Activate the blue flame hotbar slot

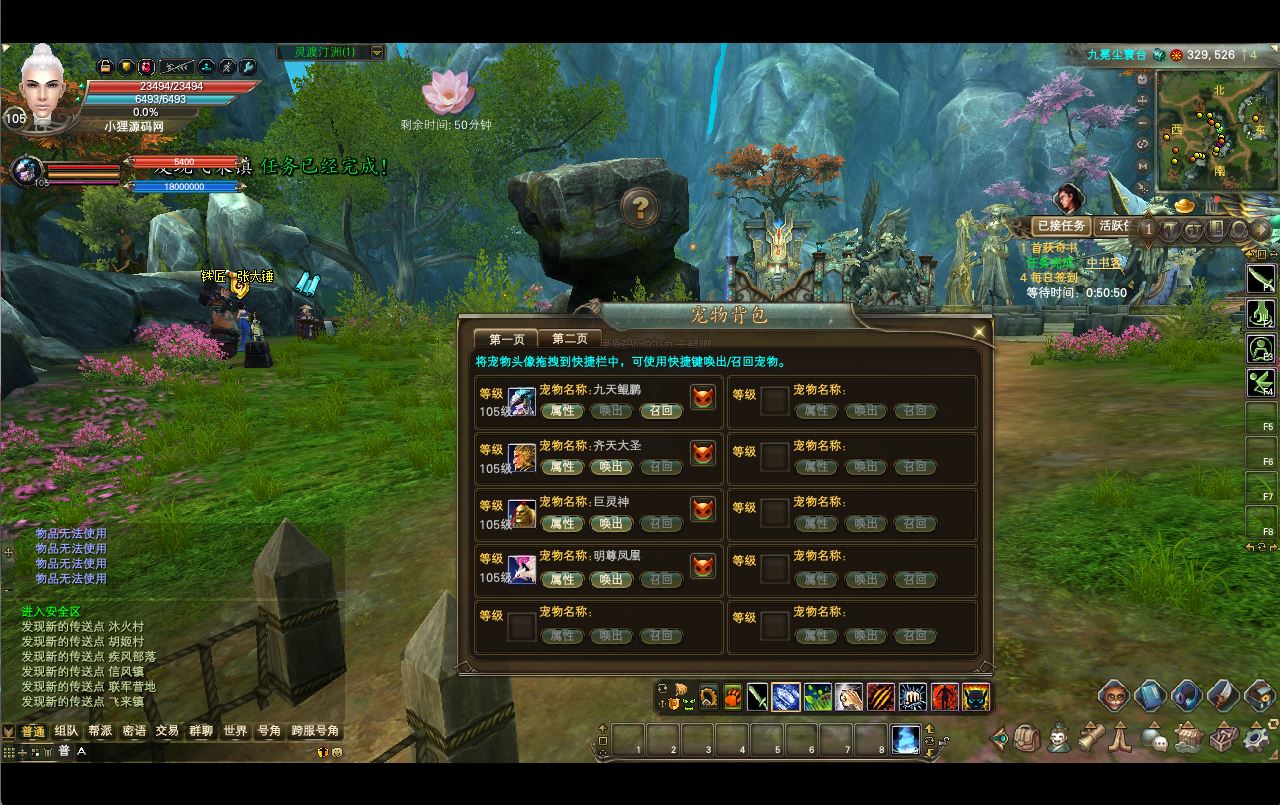pos(906,740)
